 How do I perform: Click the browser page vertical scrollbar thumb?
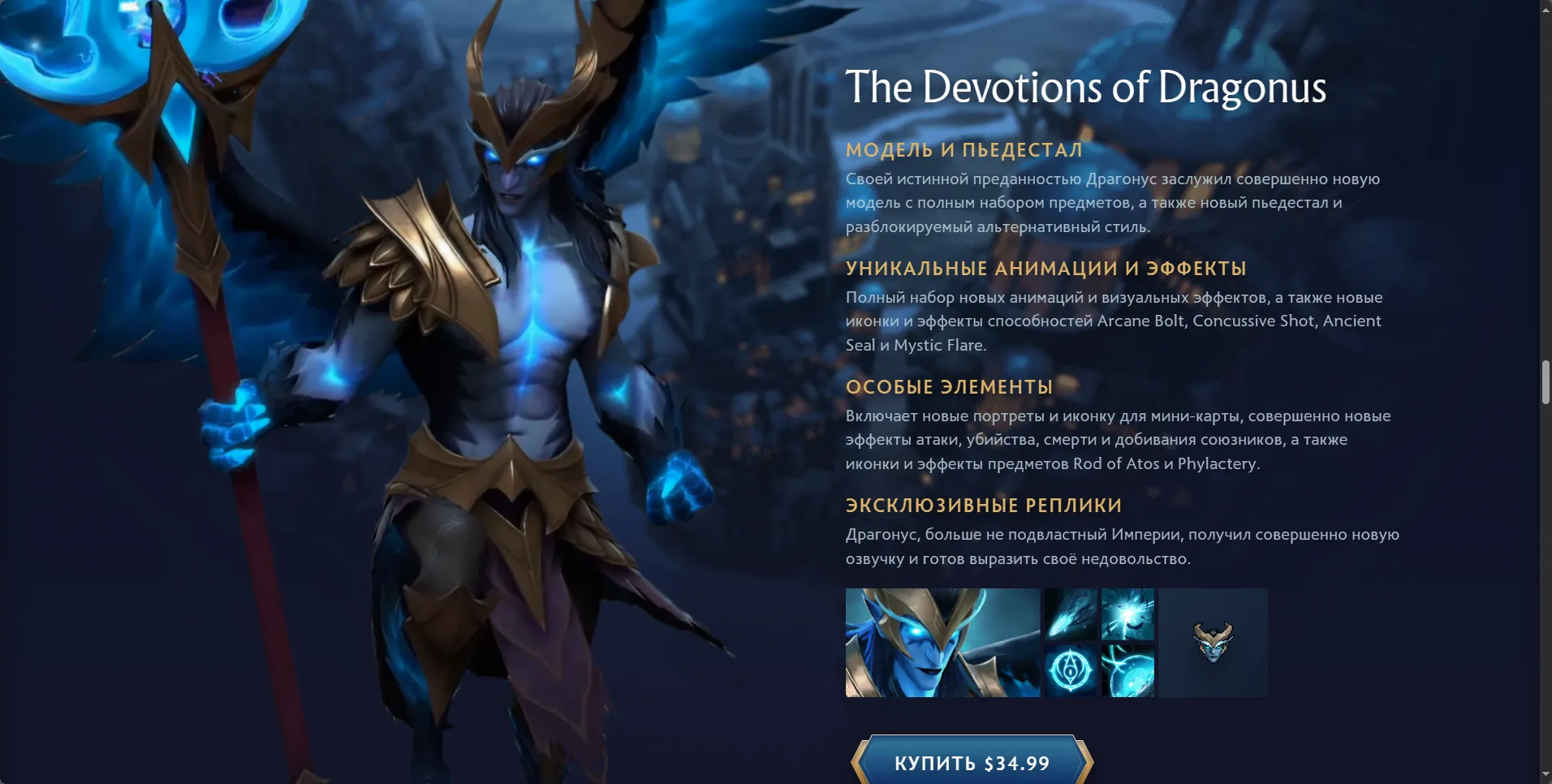[1546, 382]
